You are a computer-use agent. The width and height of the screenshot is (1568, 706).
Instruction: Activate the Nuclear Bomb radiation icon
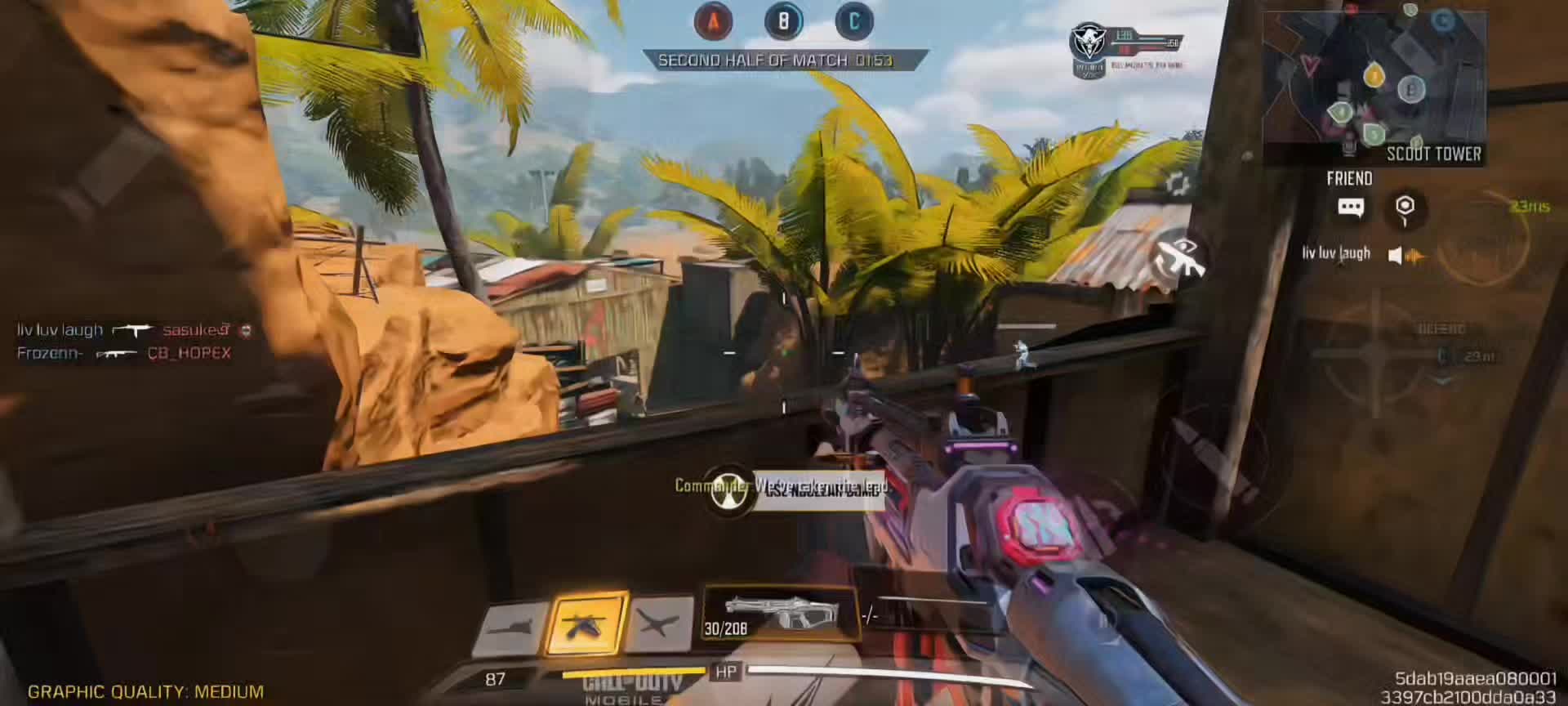click(728, 489)
